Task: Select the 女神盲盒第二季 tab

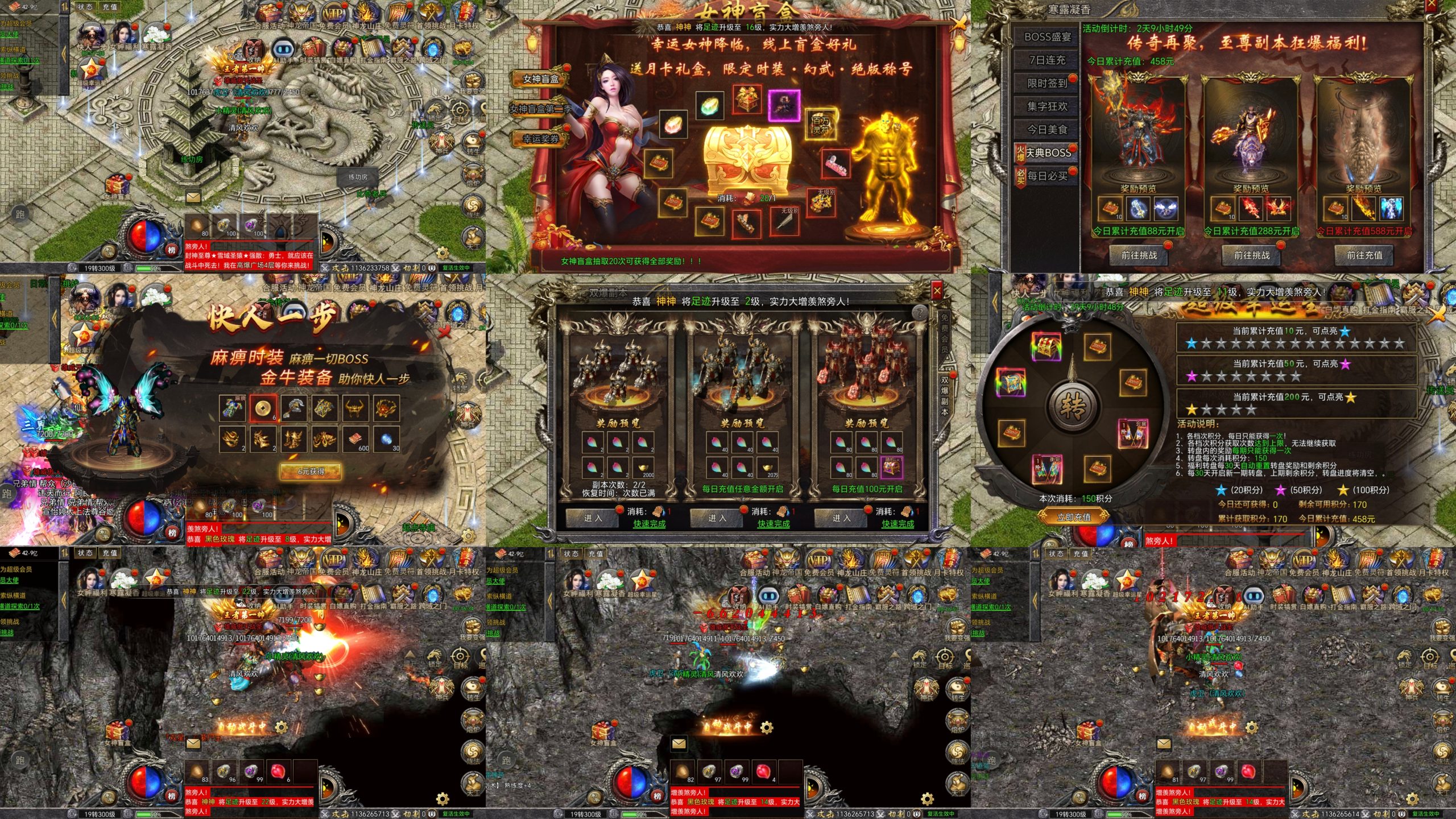Action: point(540,109)
